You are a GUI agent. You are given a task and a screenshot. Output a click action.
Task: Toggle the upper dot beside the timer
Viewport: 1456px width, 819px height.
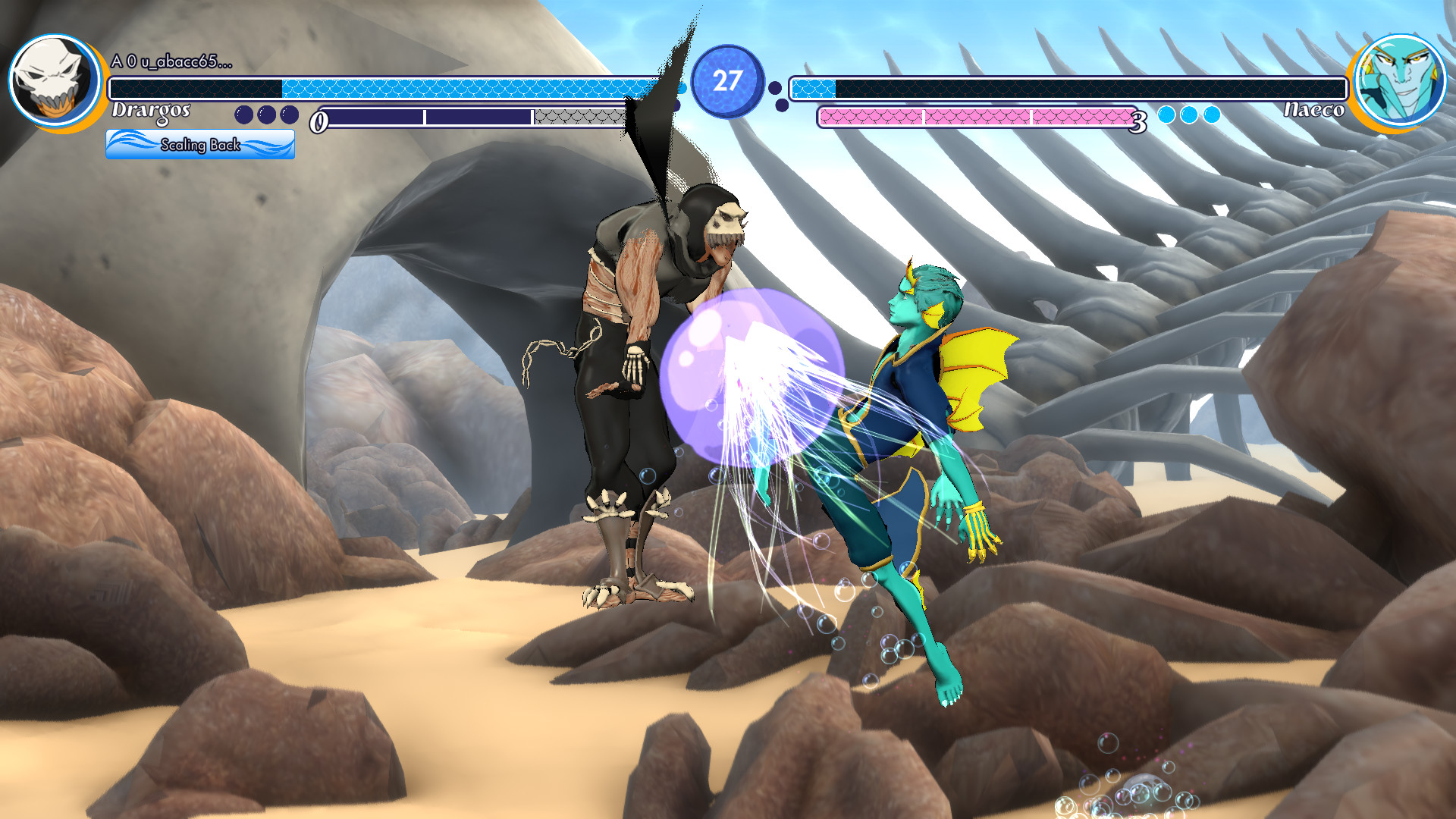(775, 89)
